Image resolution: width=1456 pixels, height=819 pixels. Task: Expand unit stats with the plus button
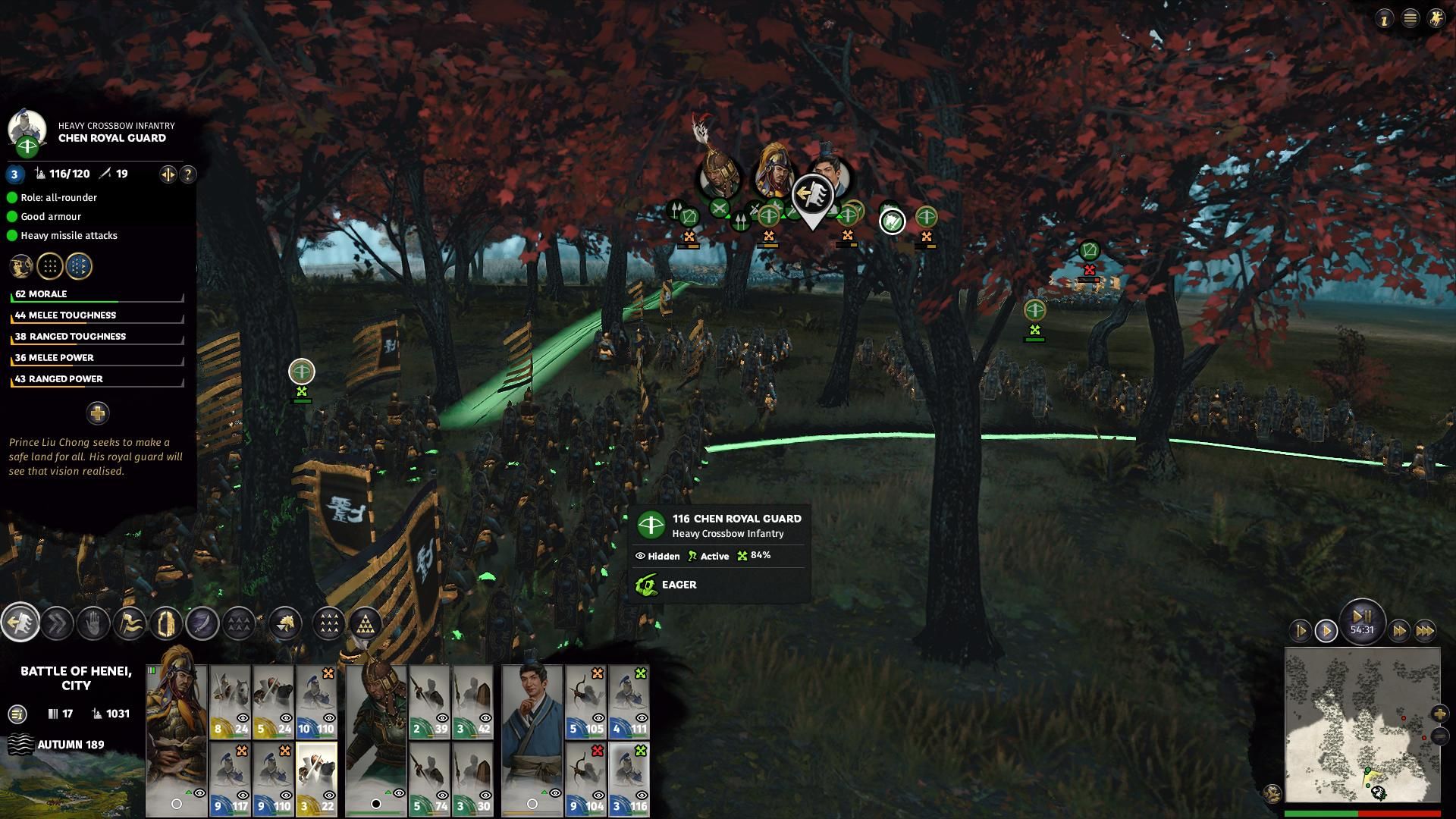[x=98, y=413]
